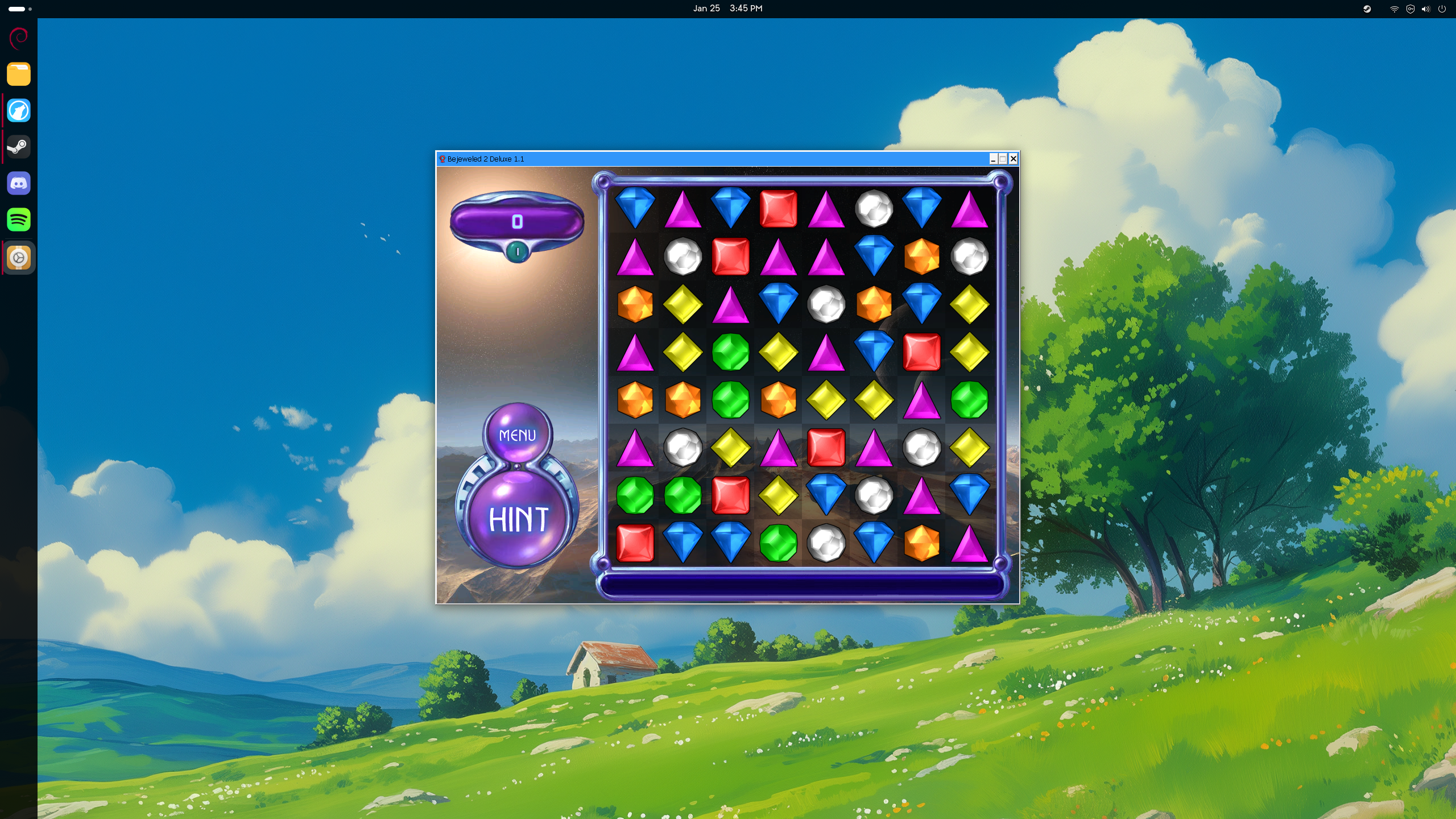
Task: Click the Steam icon in the system tray
Action: coord(1367,9)
